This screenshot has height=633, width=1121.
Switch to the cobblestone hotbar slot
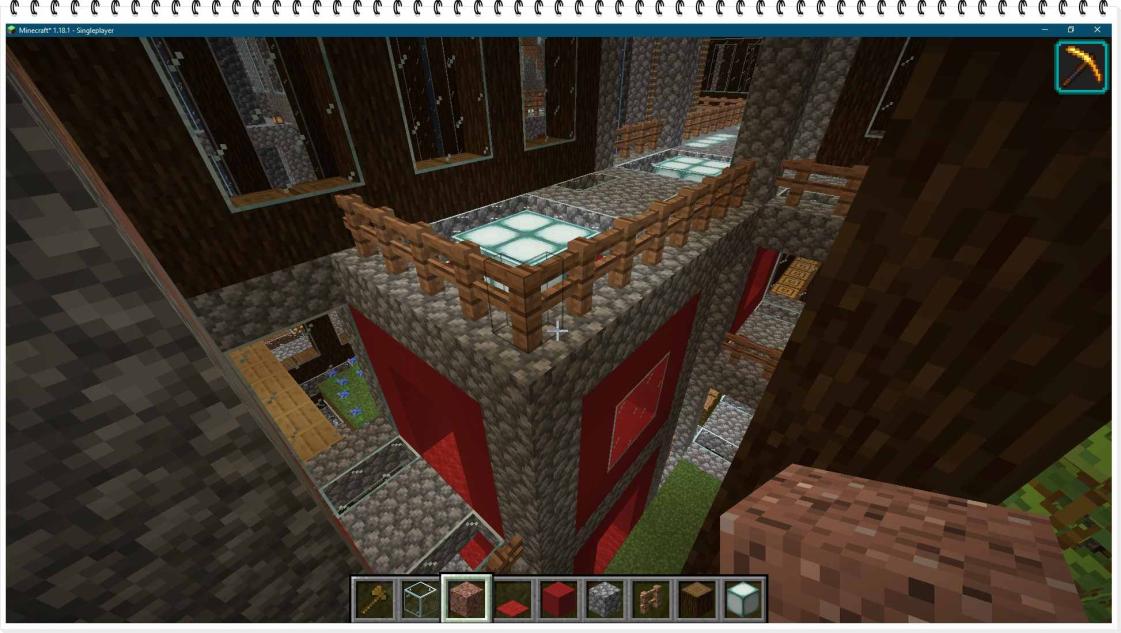(605, 599)
